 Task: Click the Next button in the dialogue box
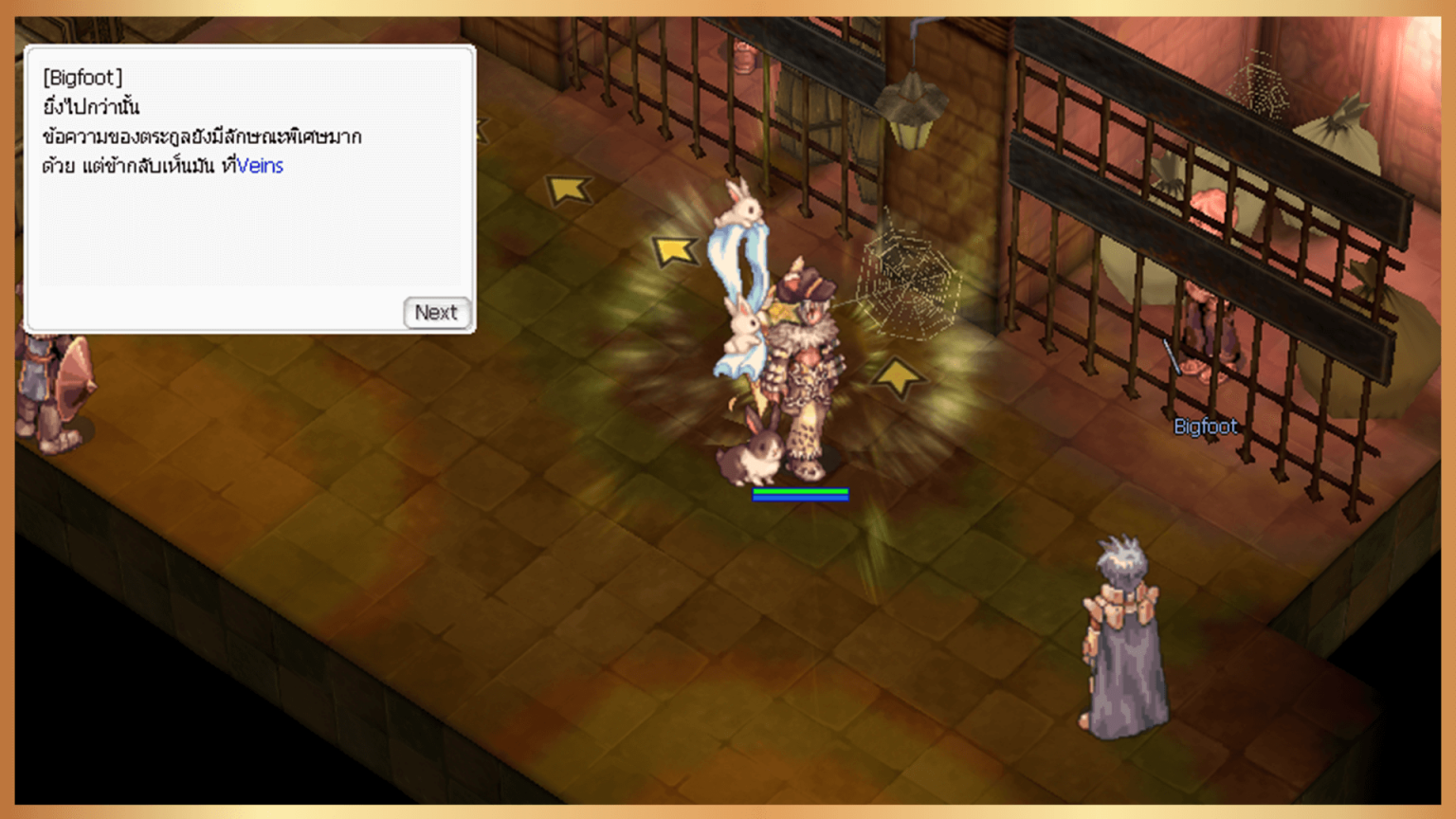[x=437, y=313]
